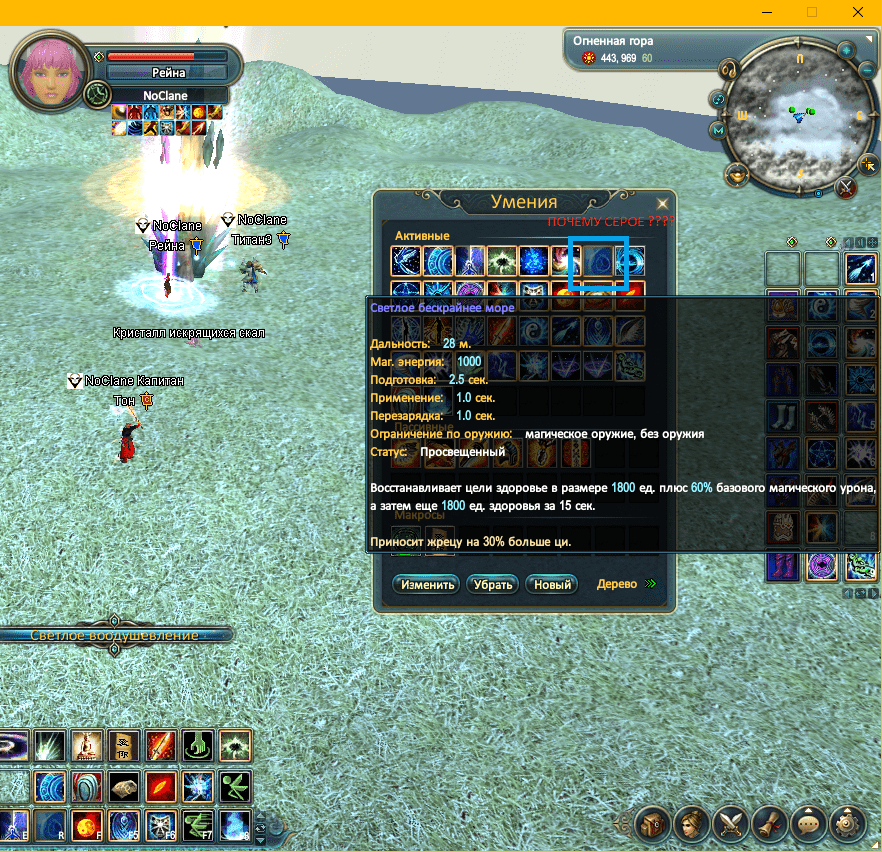Create a macro with the Новый button
The width and height of the screenshot is (882, 852).
pyautogui.click(x=552, y=585)
